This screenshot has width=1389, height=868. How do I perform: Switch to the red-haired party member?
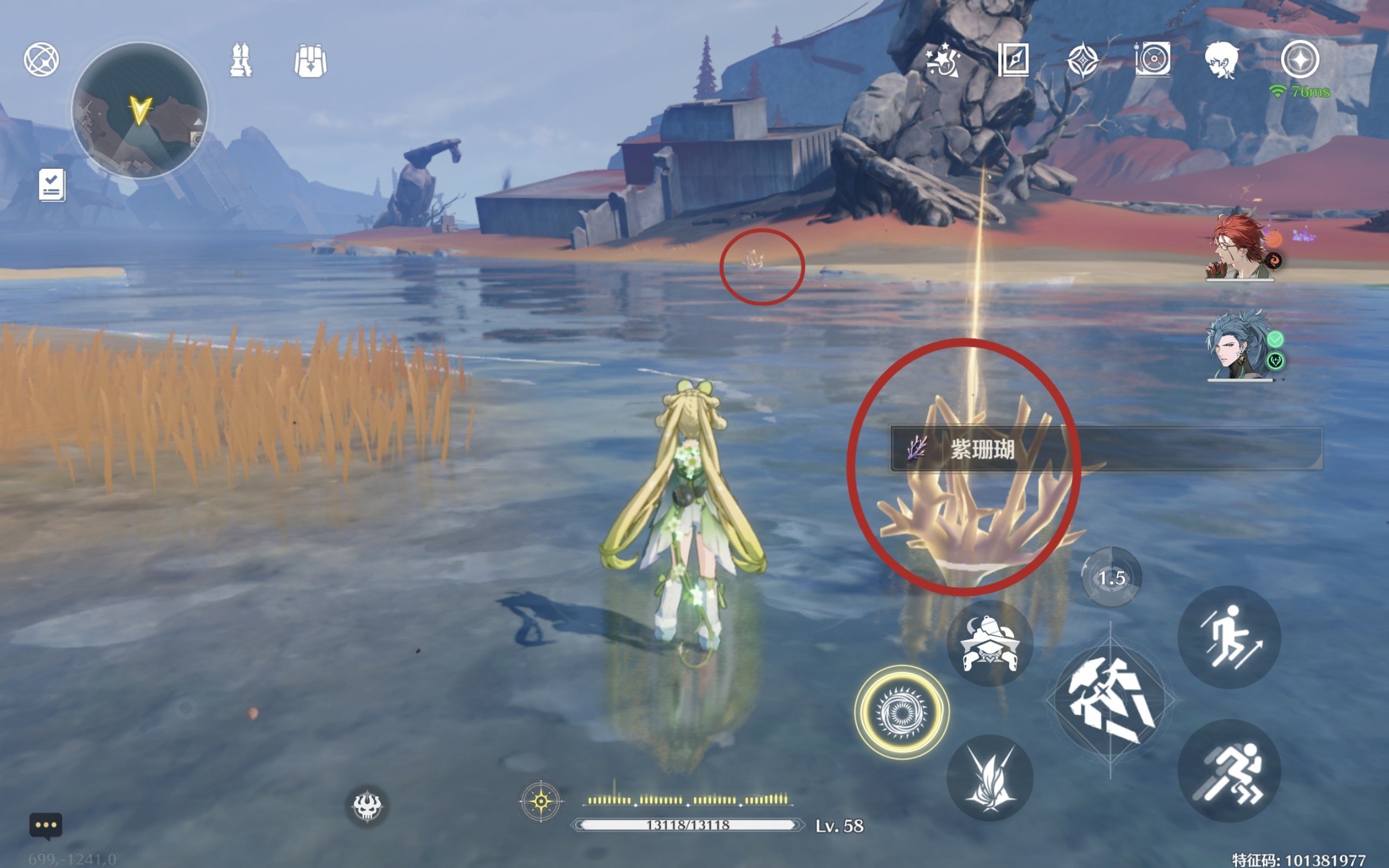point(1240,248)
